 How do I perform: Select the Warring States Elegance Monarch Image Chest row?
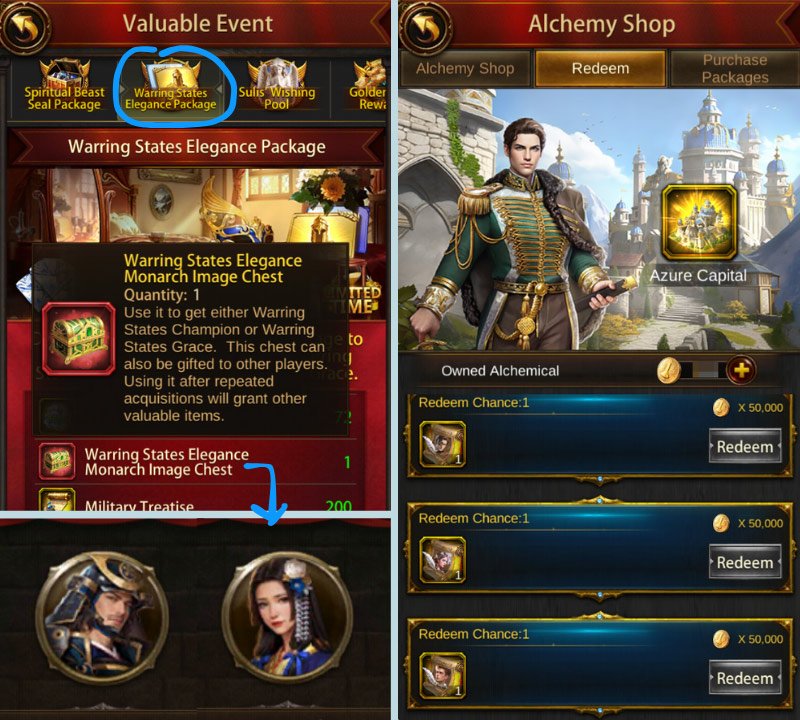(195, 462)
